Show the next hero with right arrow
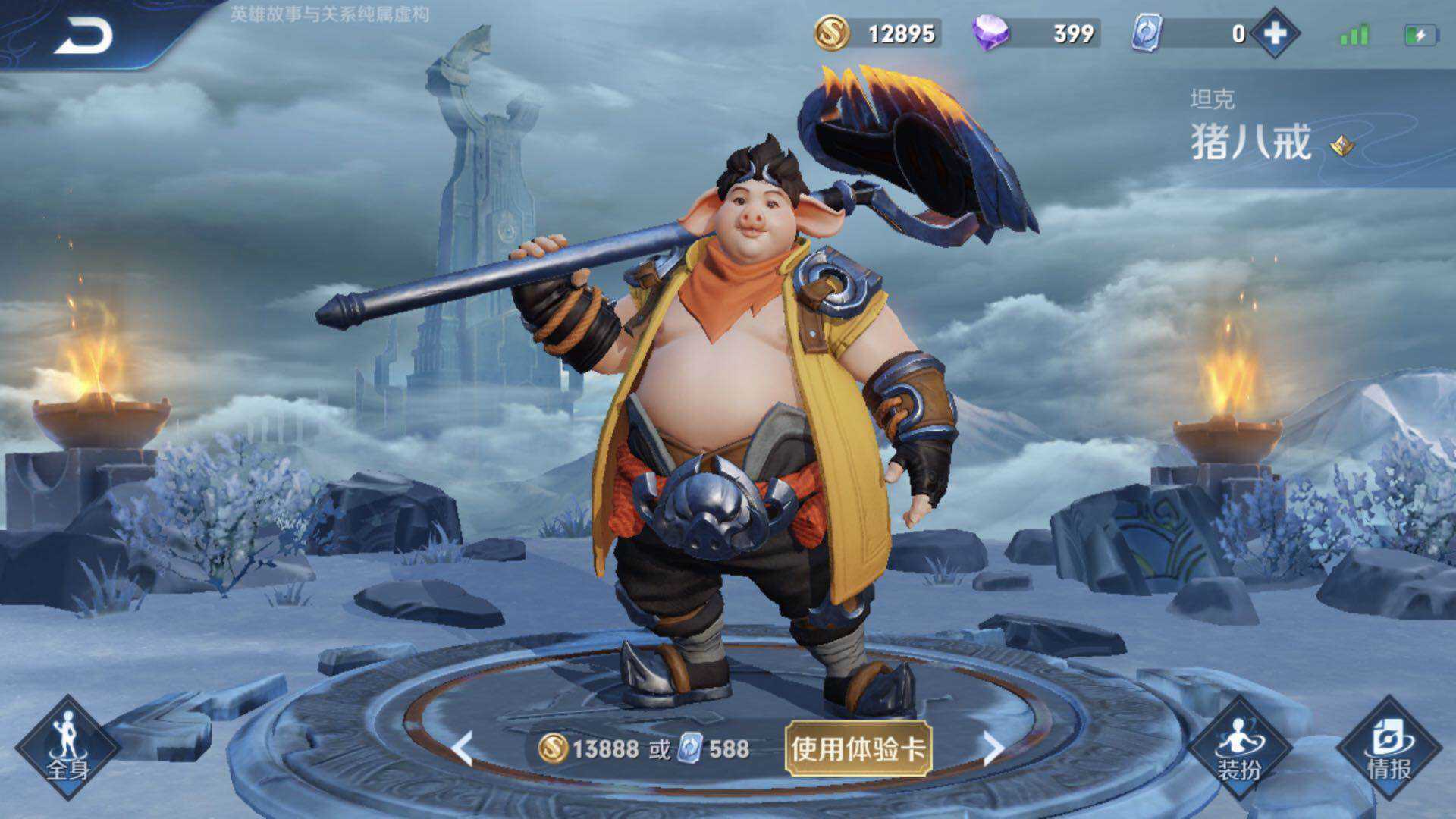 pos(993,748)
